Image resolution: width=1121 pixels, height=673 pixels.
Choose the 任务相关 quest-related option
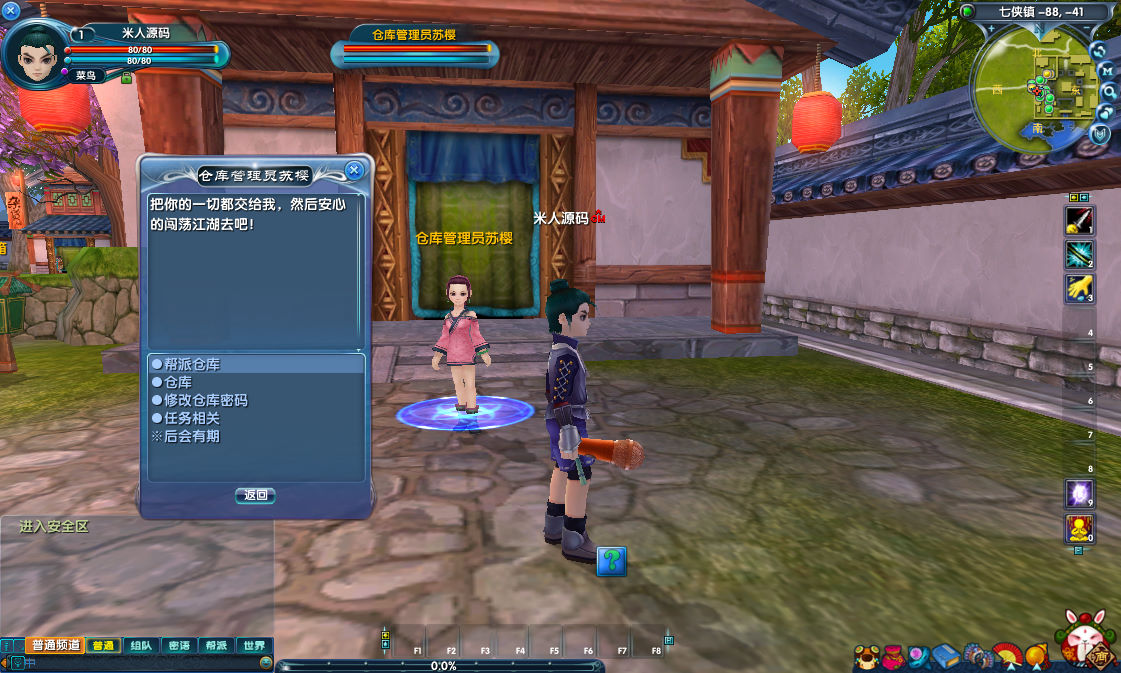coord(192,418)
